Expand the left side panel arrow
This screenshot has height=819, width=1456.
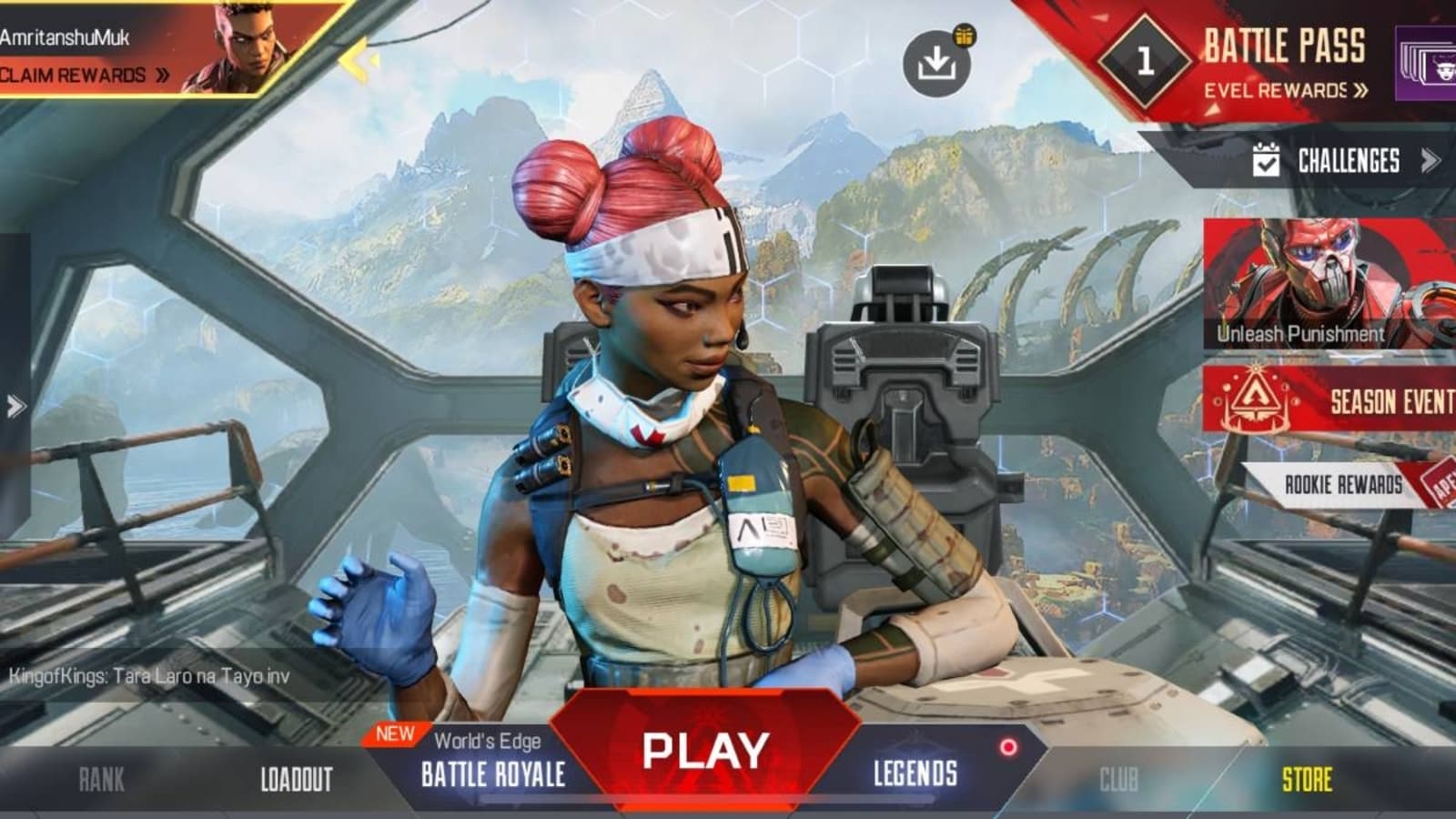click(x=15, y=406)
